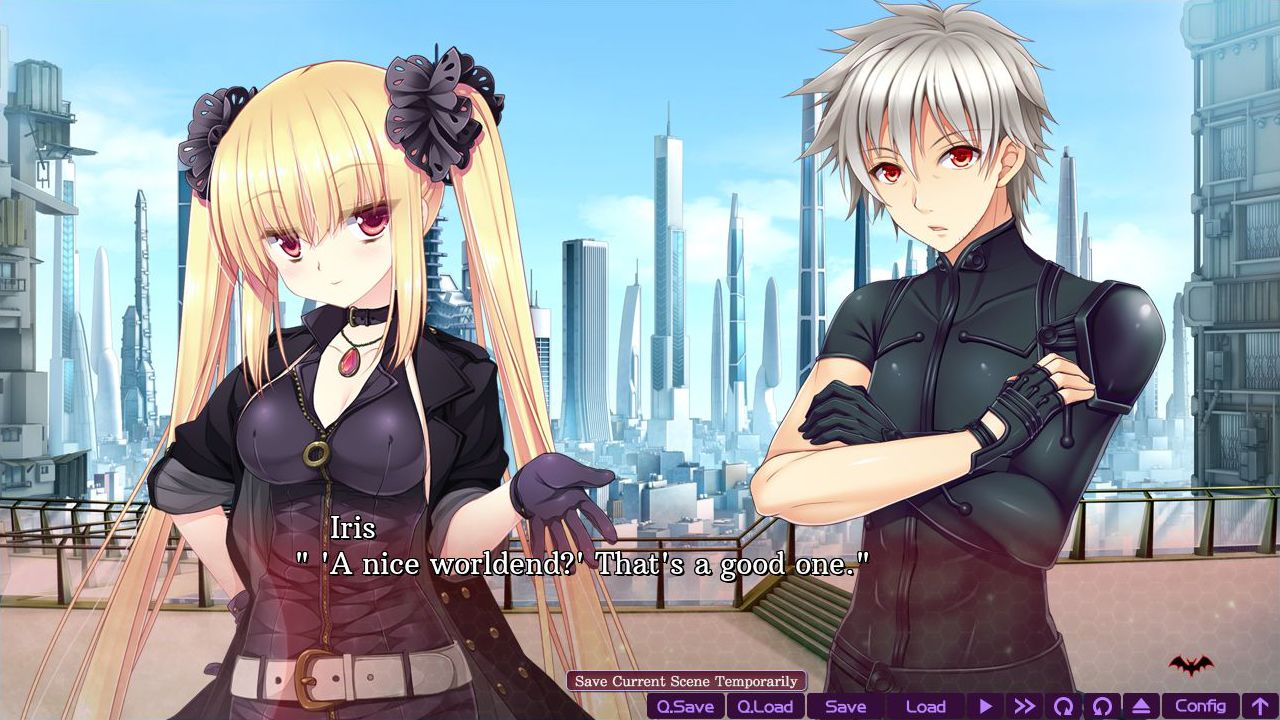Click the counterclockwise circular arrow button

click(x=1102, y=706)
